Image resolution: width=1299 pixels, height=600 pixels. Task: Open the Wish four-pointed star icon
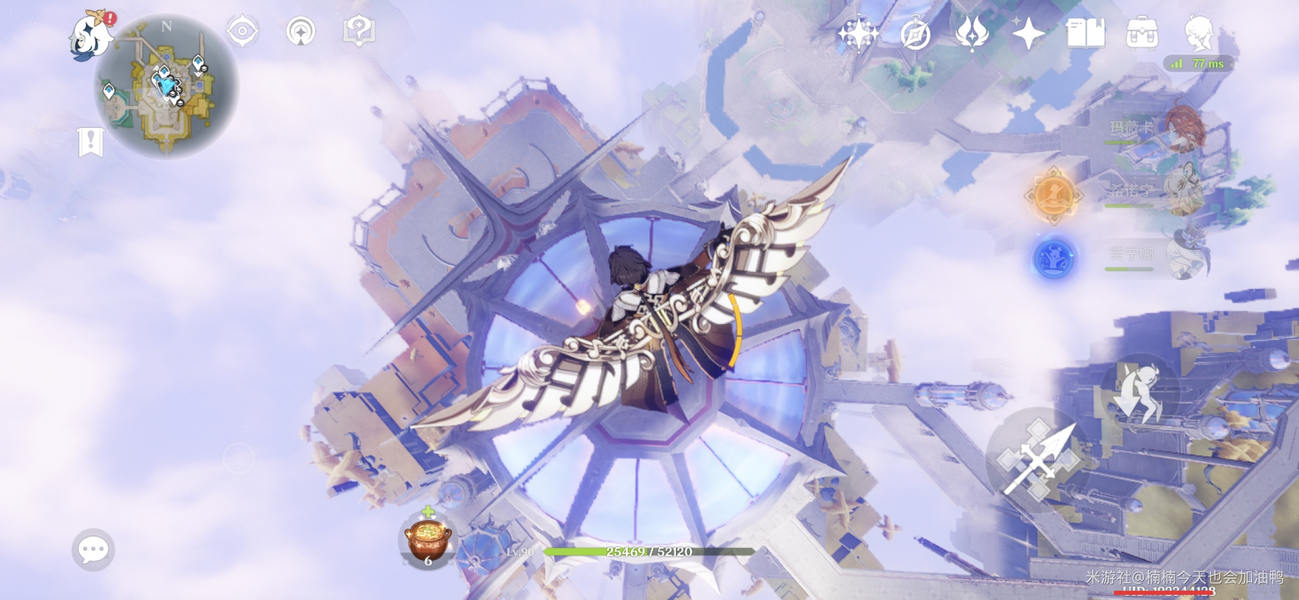coord(1028,34)
